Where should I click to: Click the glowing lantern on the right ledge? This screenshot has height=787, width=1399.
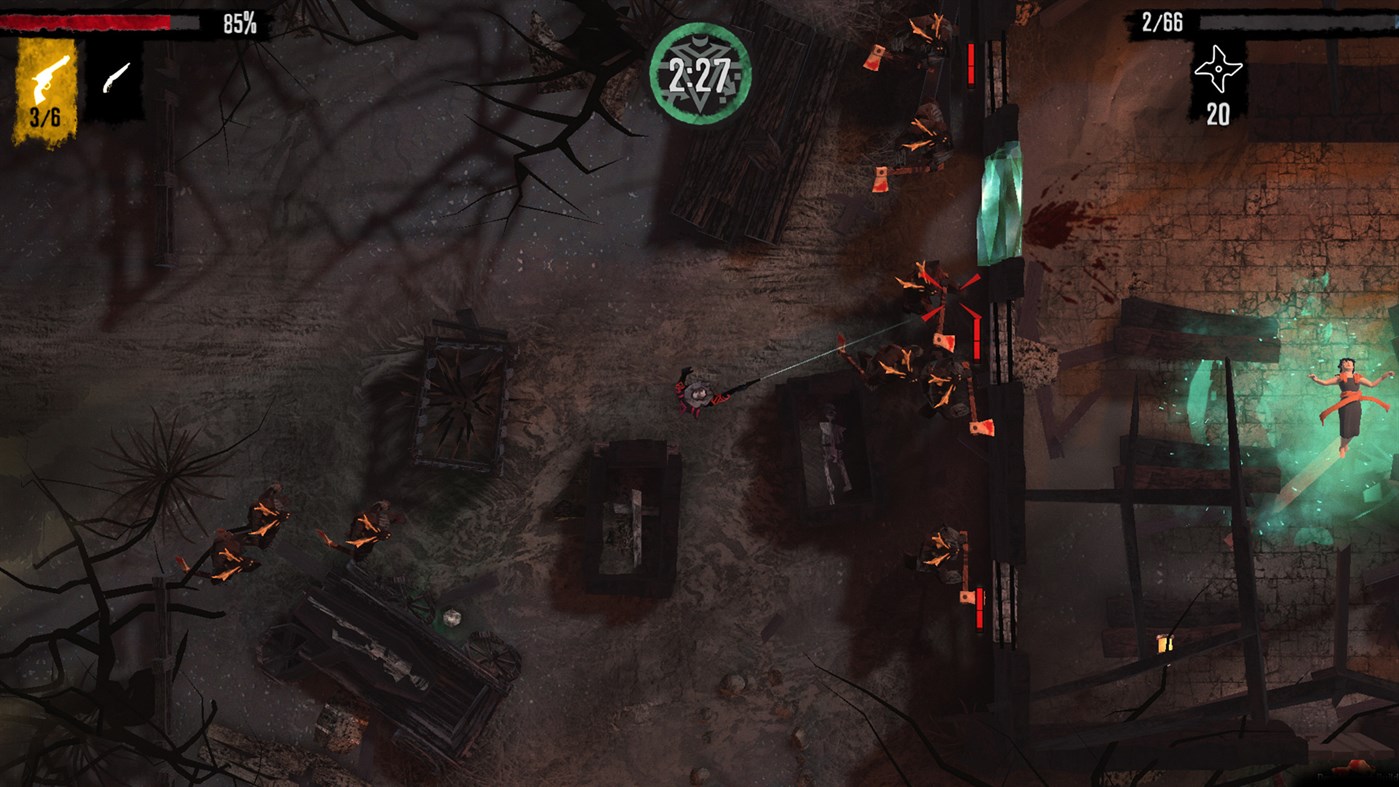(x=1164, y=645)
